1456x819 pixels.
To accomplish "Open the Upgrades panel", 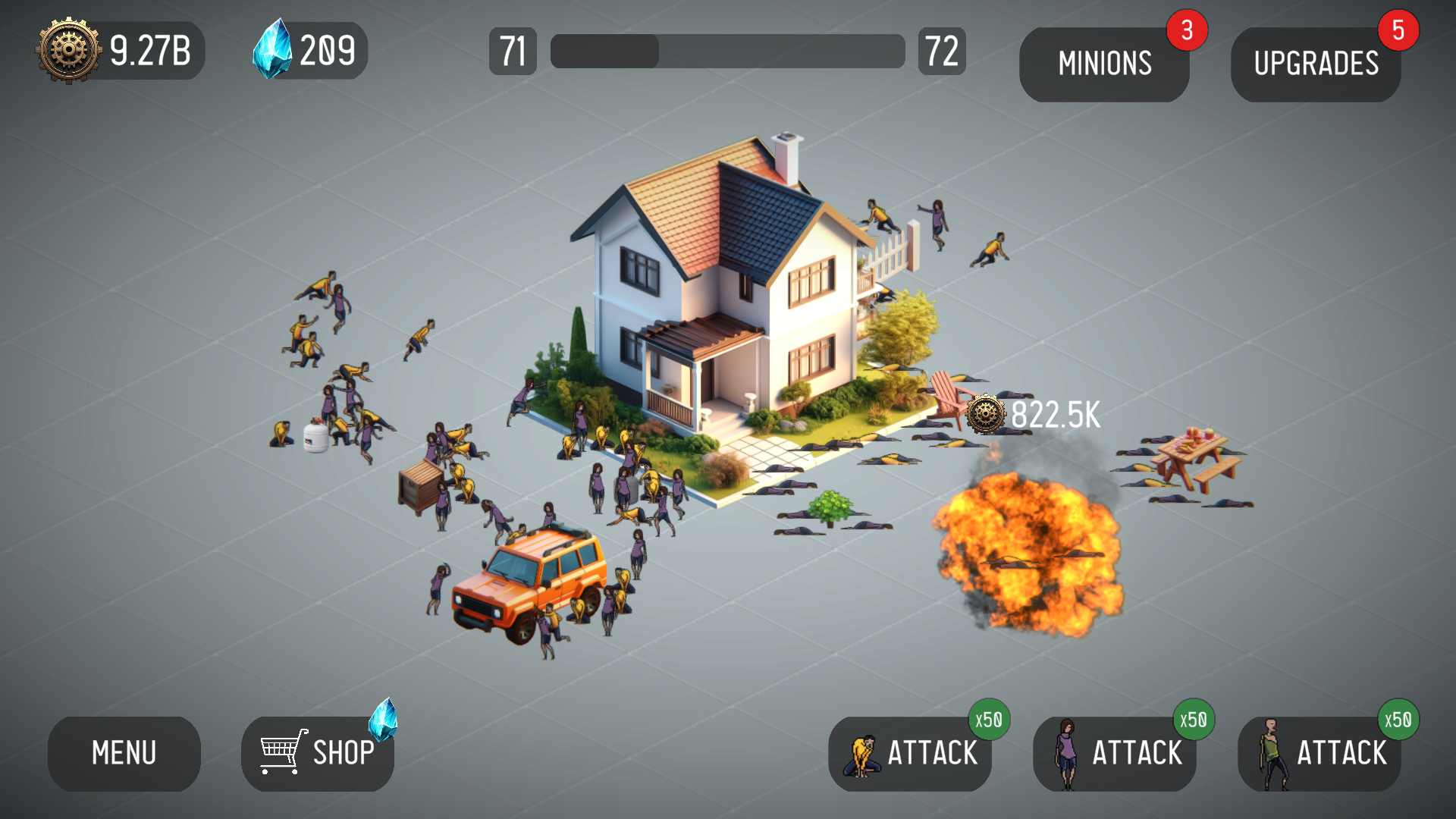I will coord(1317,64).
